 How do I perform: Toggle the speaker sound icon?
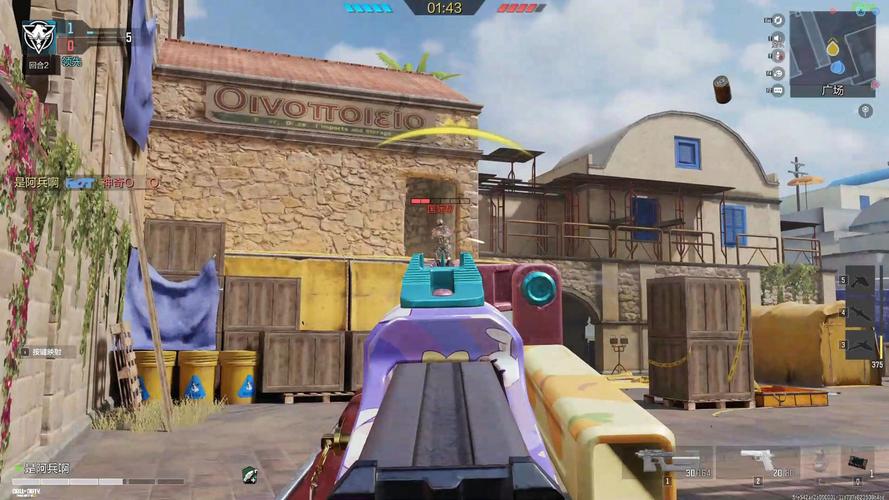[777, 38]
